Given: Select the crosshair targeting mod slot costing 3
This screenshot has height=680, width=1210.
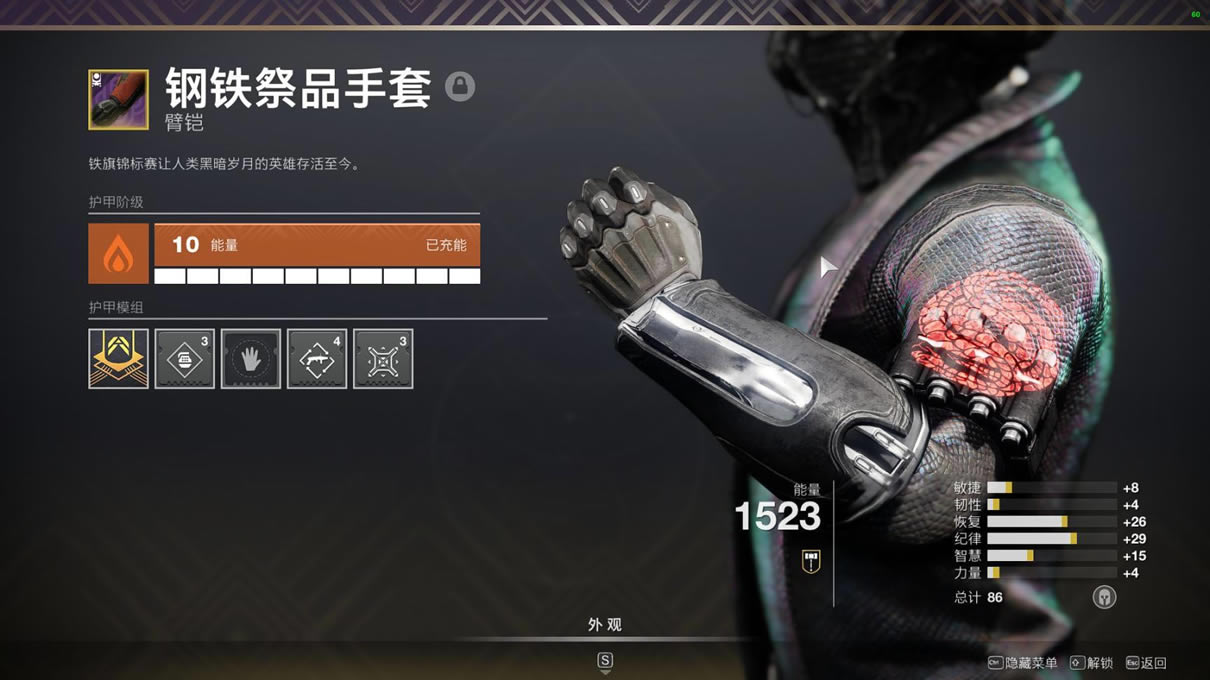Looking at the screenshot, I should click(x=383, y=358).
